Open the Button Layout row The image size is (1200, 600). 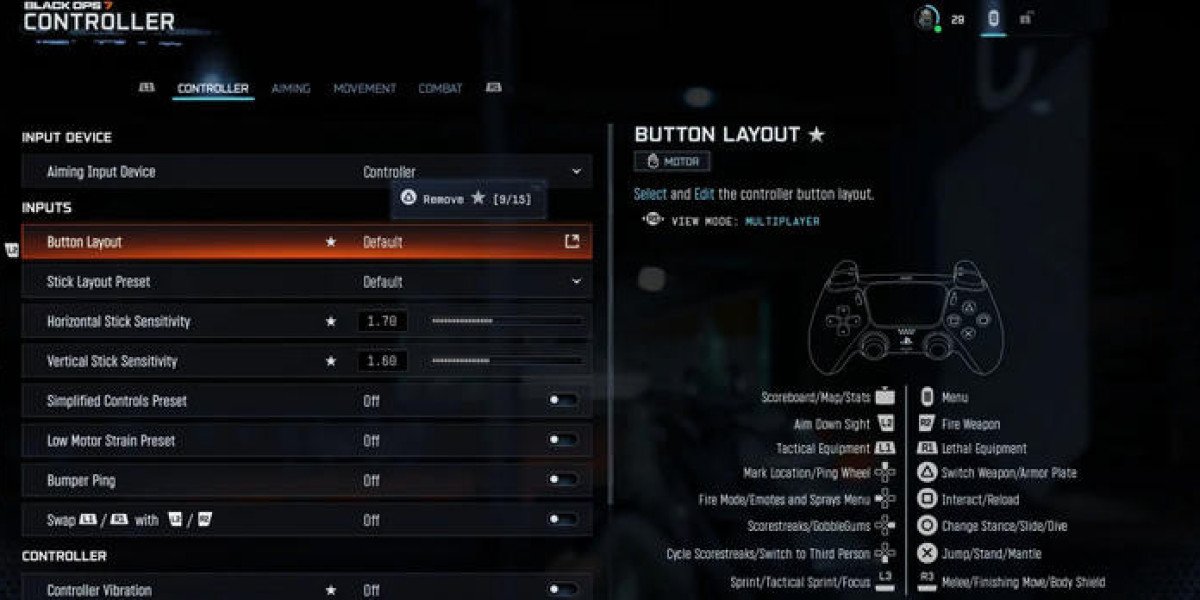(305, 242)
